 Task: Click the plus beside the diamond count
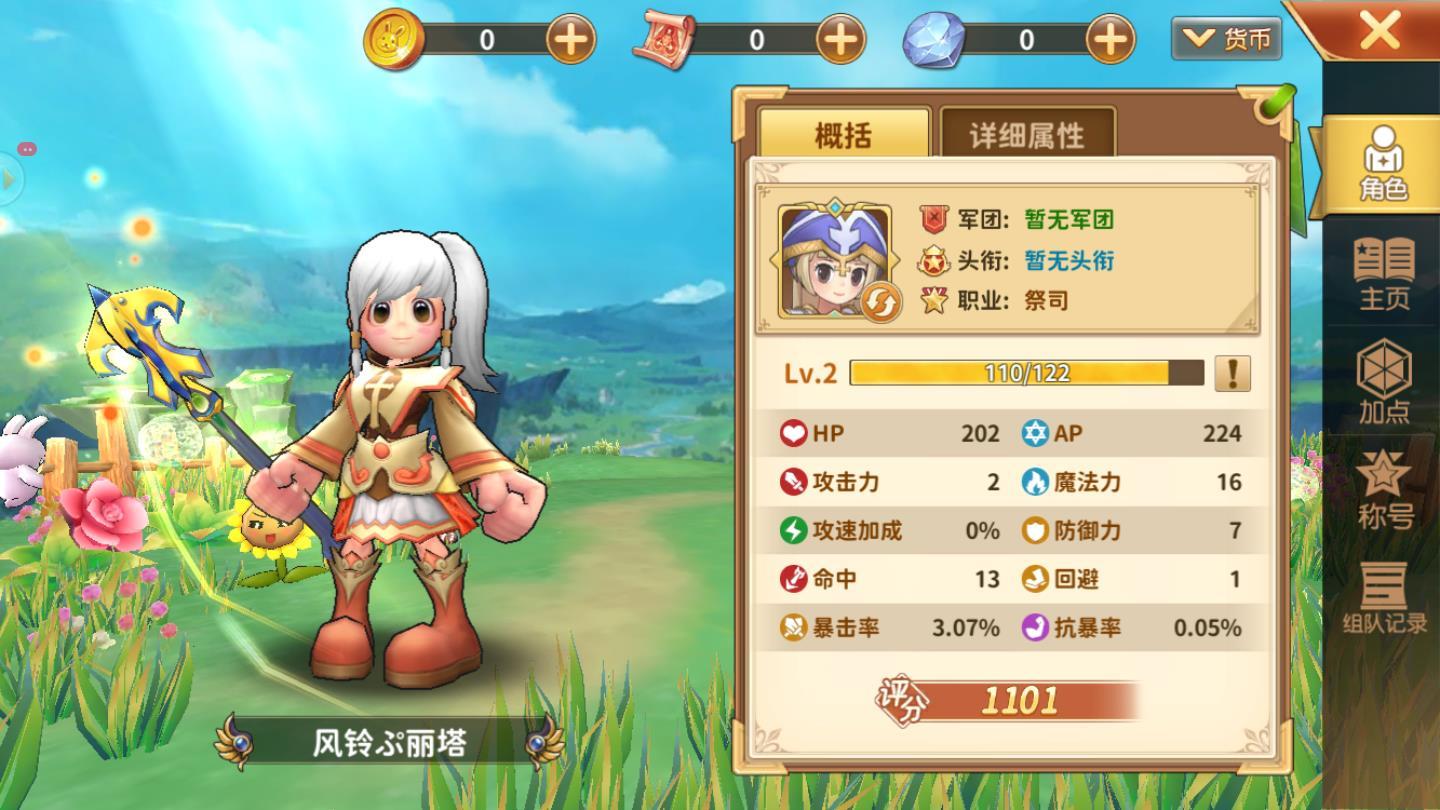(x=1108, y=39)
